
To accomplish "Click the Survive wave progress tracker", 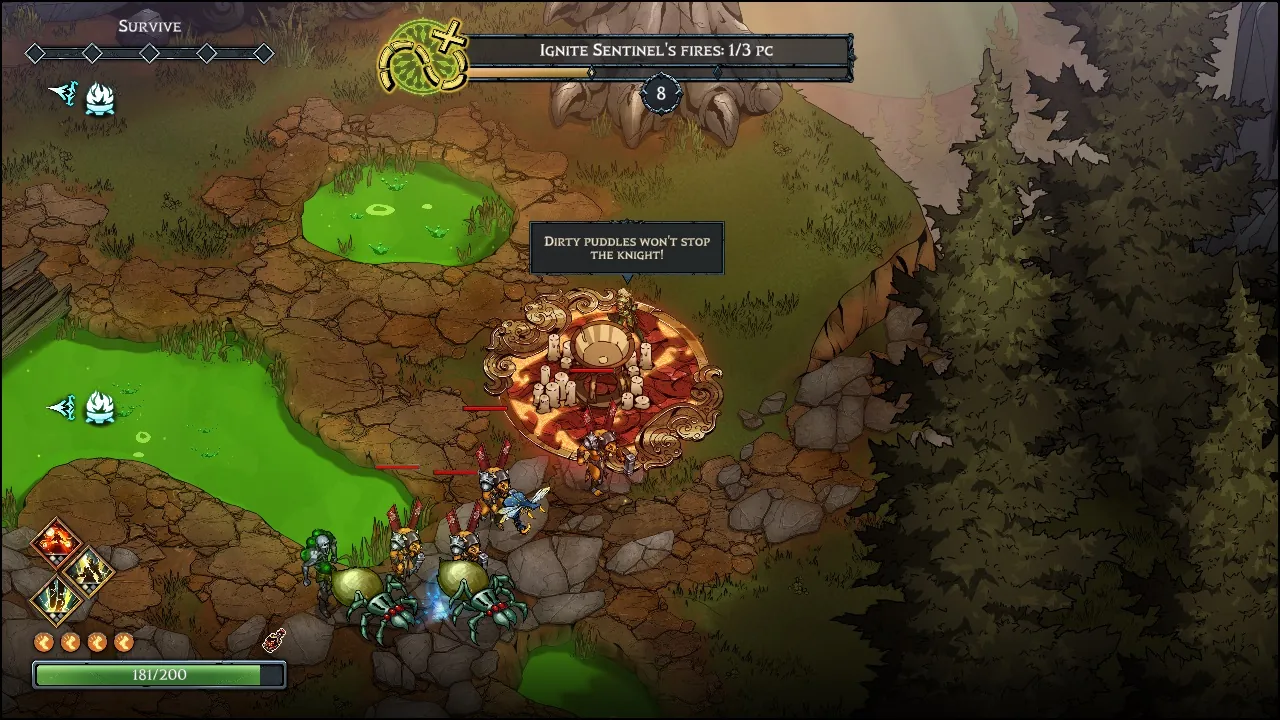I will point(149,53).
